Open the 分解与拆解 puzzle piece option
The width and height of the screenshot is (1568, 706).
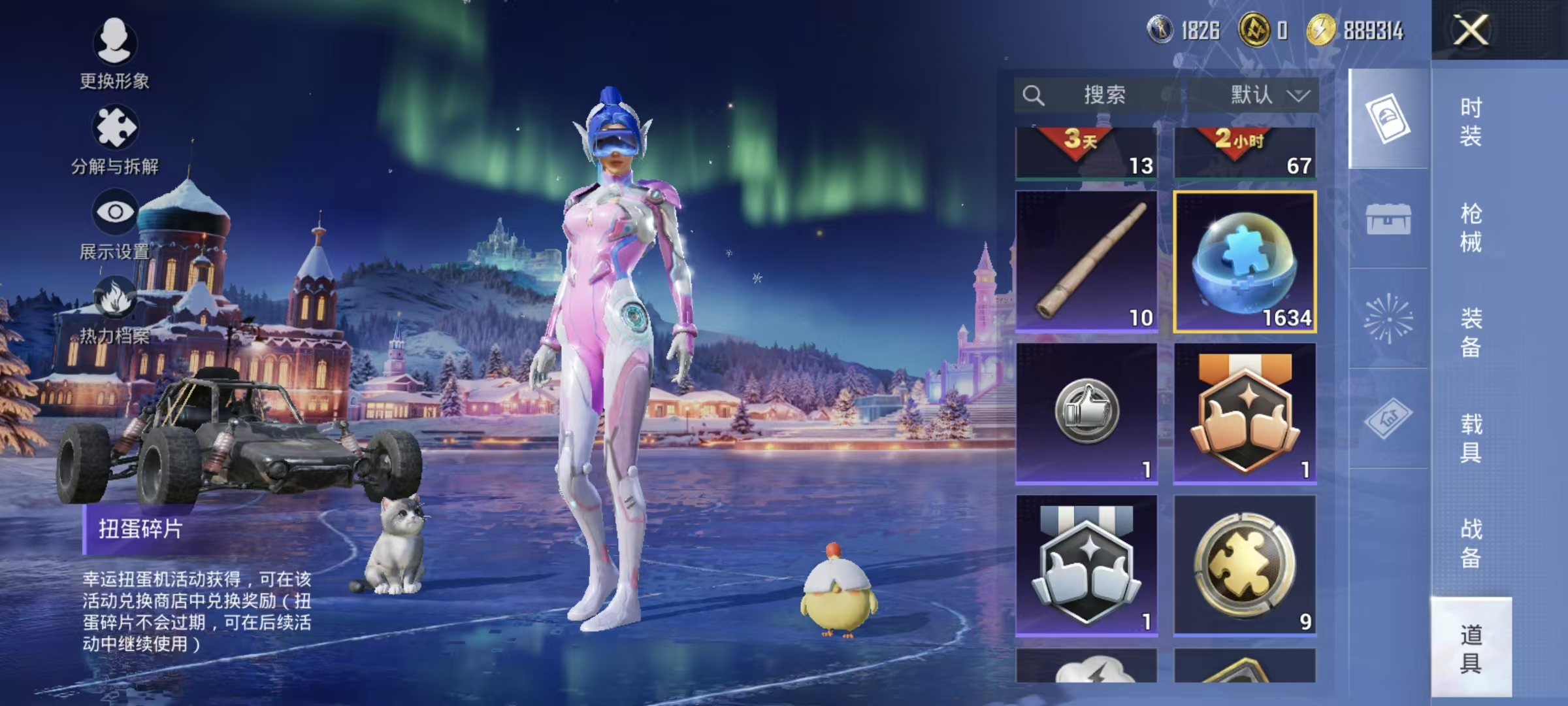coord(115,139)
